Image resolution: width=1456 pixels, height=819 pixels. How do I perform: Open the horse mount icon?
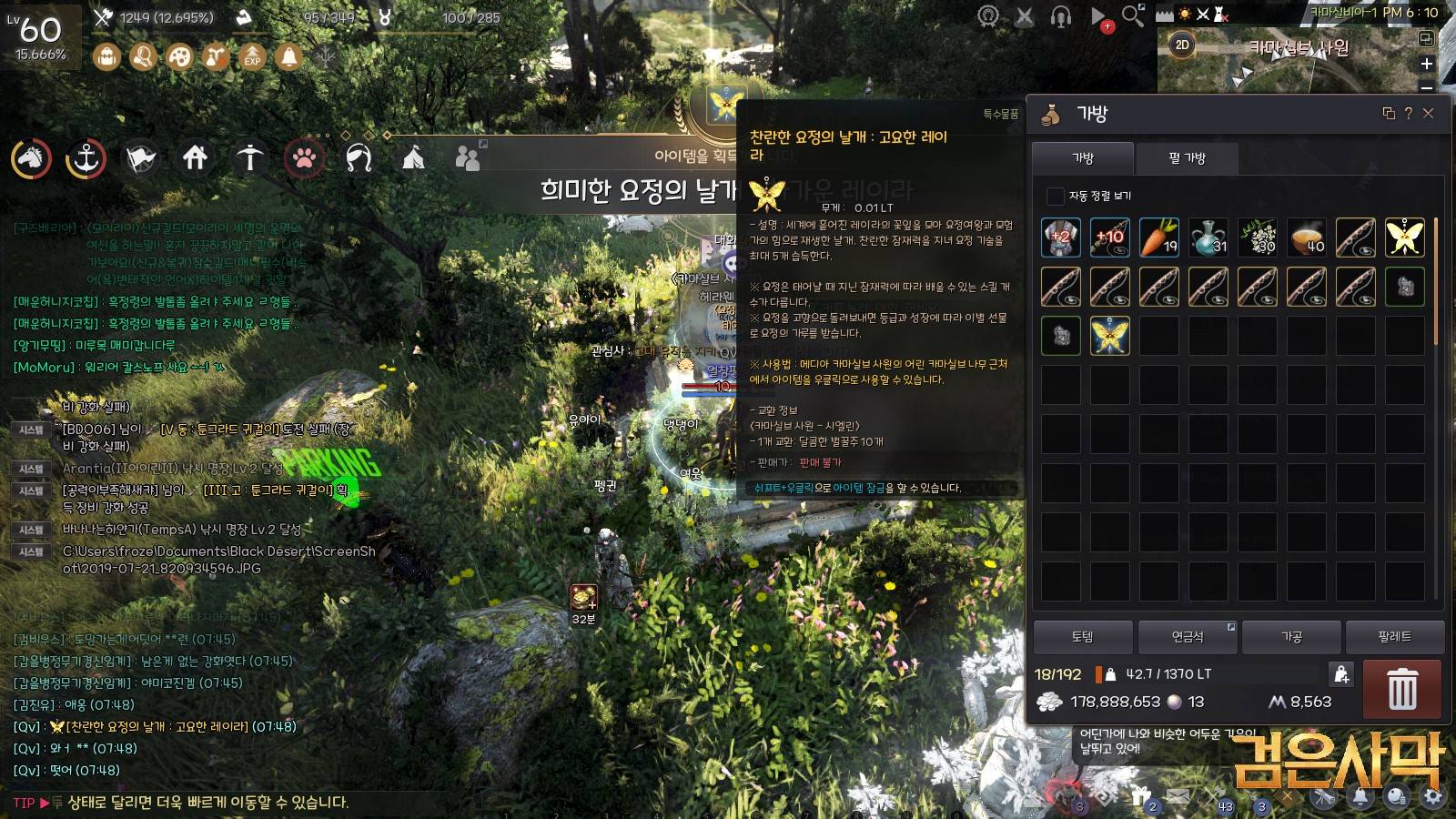(31, 158)
